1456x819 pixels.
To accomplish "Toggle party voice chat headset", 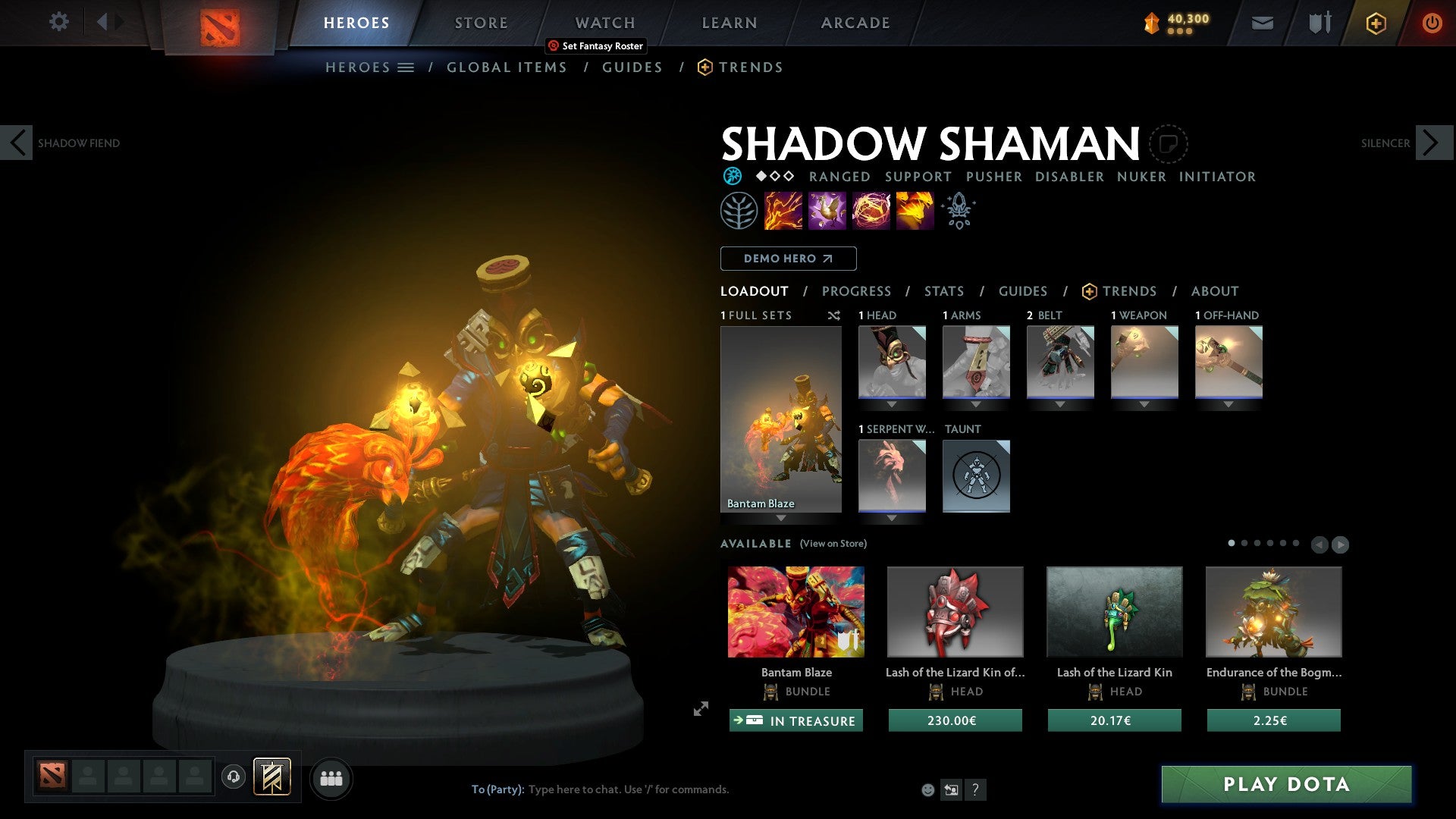I will pyautogui.click(x=233, y=777).
